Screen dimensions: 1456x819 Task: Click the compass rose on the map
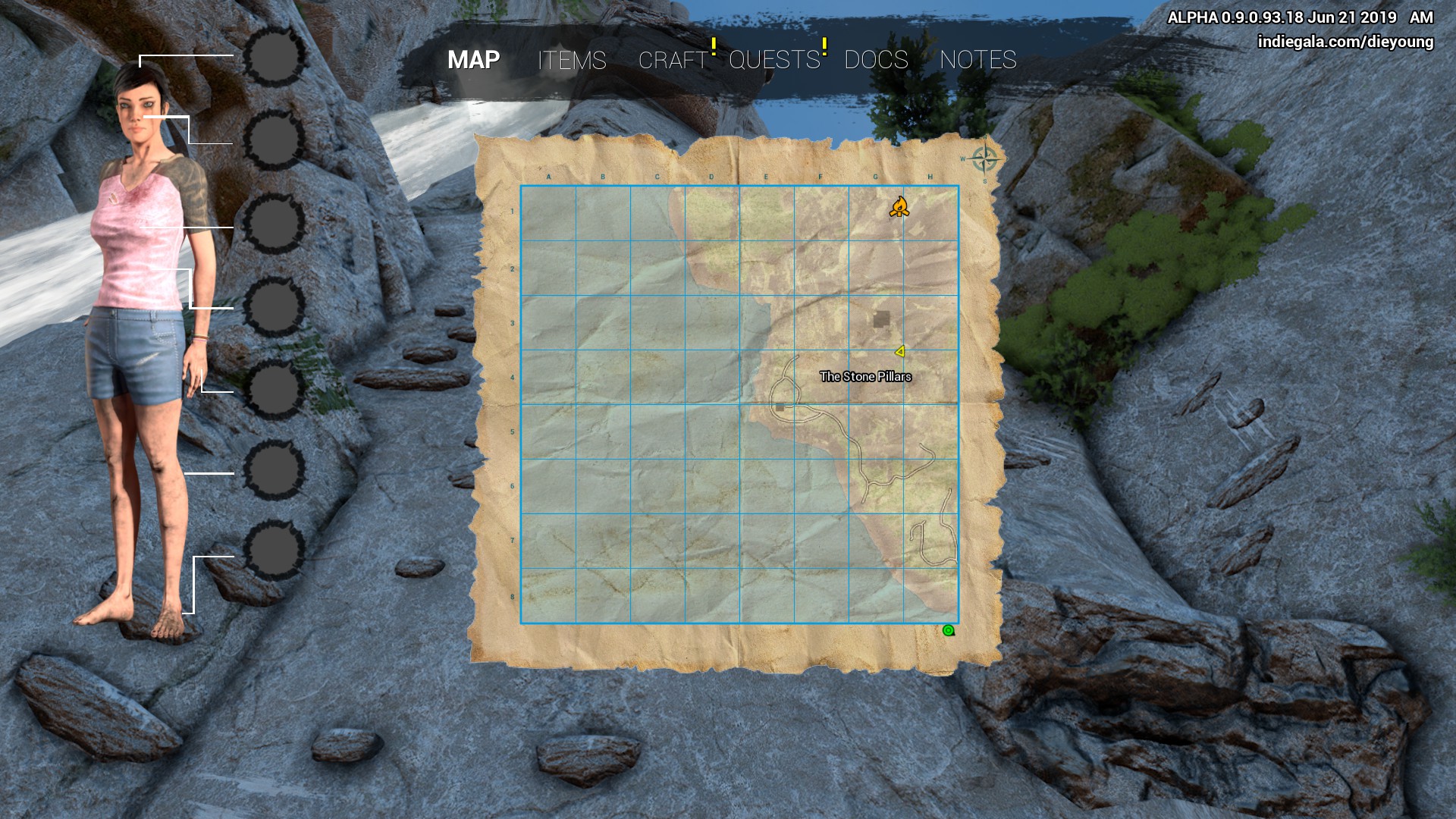(x=984, y=160)
